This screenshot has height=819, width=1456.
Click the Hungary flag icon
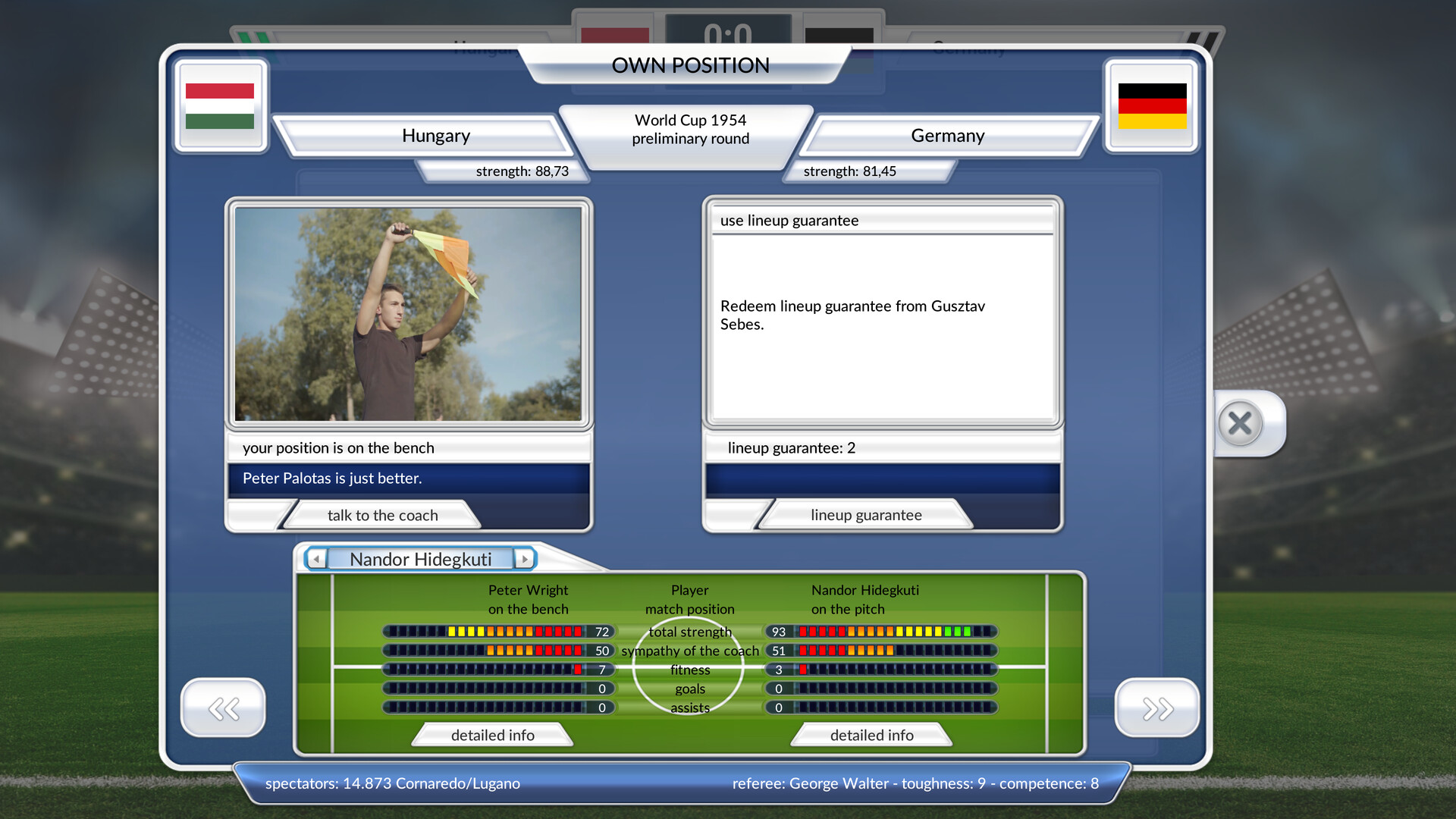point(221,108)
